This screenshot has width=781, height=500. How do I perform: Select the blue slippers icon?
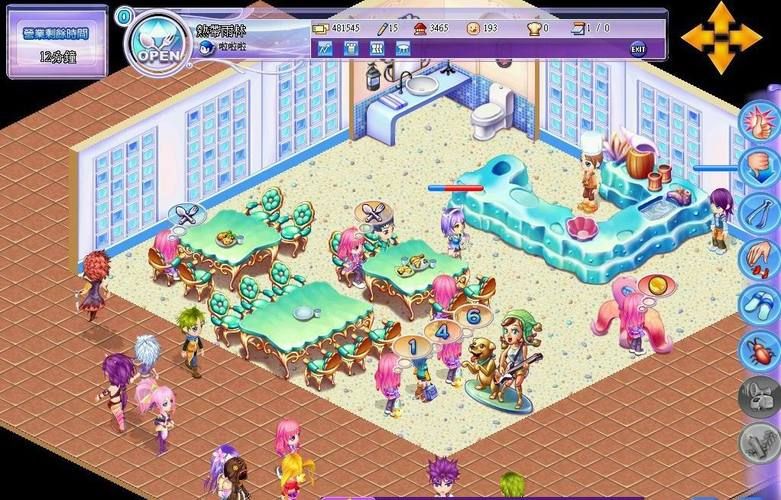(x=759, y=304)
